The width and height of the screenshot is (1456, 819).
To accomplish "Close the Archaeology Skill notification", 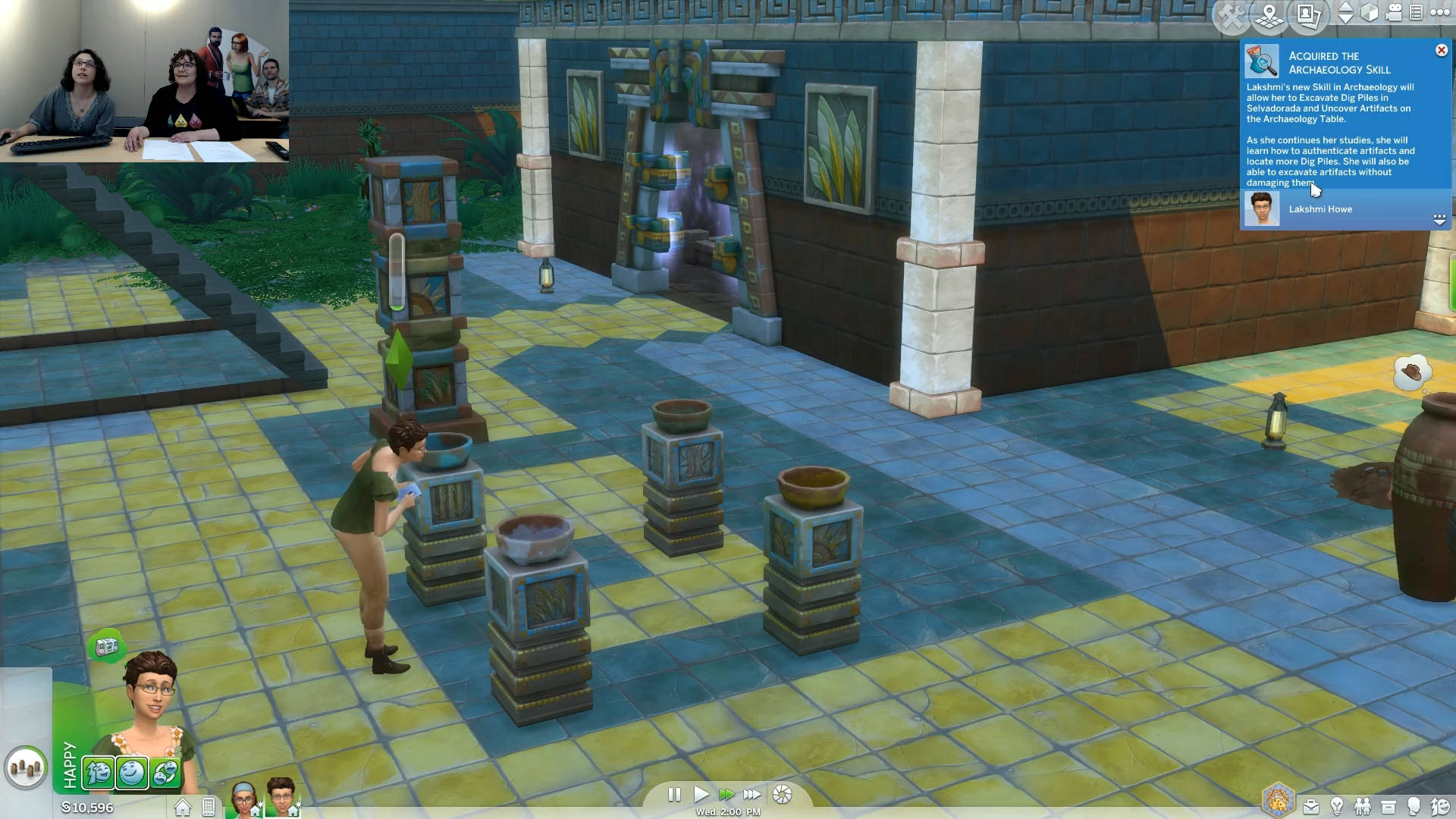I will (1441, 50).
